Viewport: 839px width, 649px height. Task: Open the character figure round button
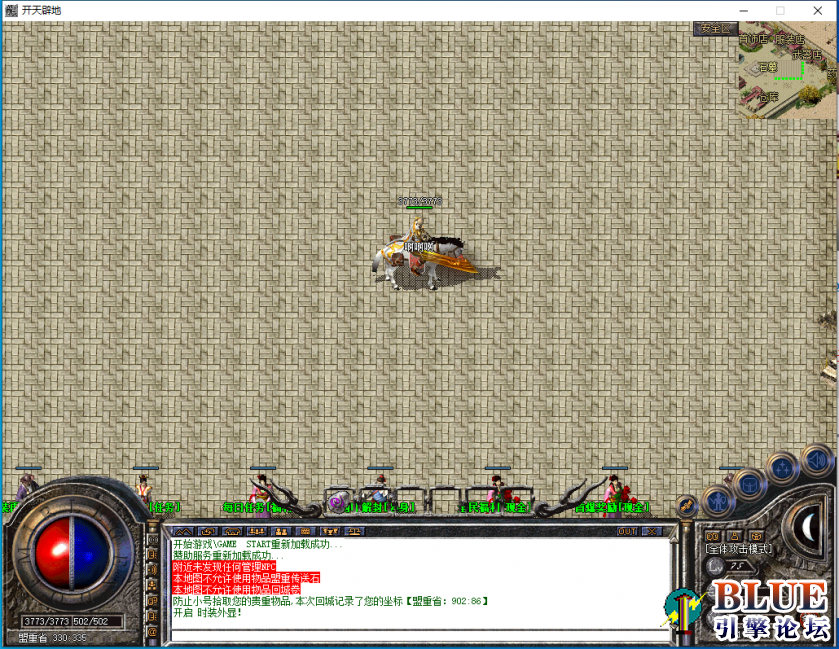point(718,500)
